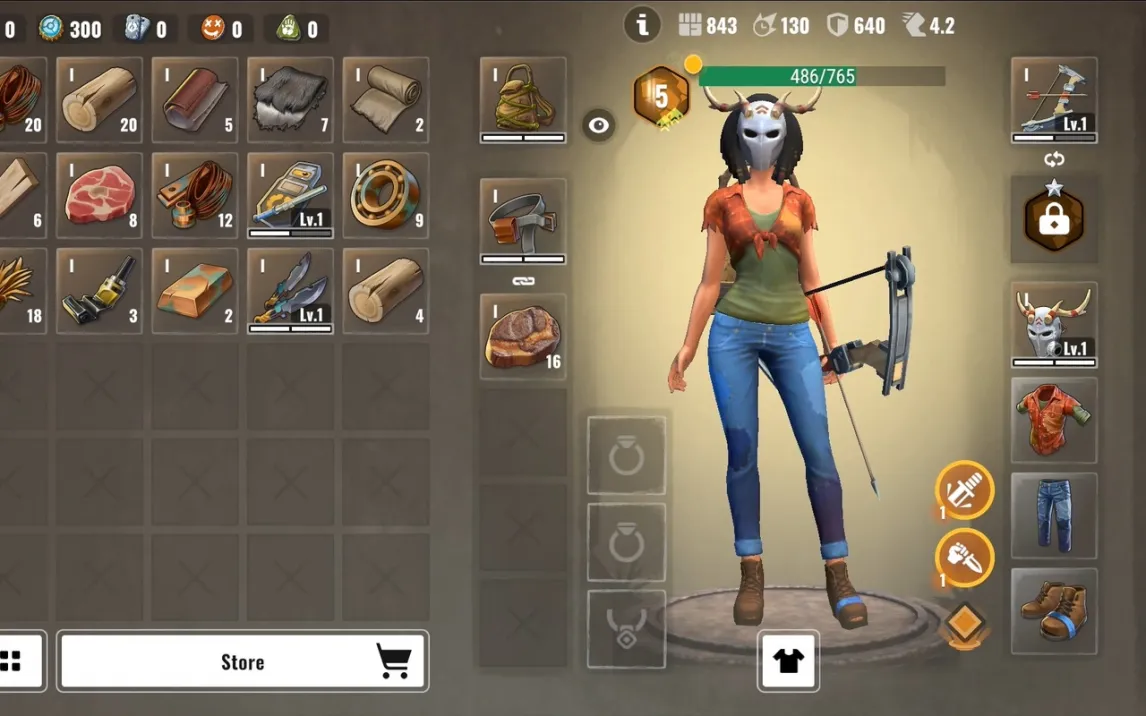1146x716 pixels.
Task: Click the copper wire spool slot
Action: (195, 195)
